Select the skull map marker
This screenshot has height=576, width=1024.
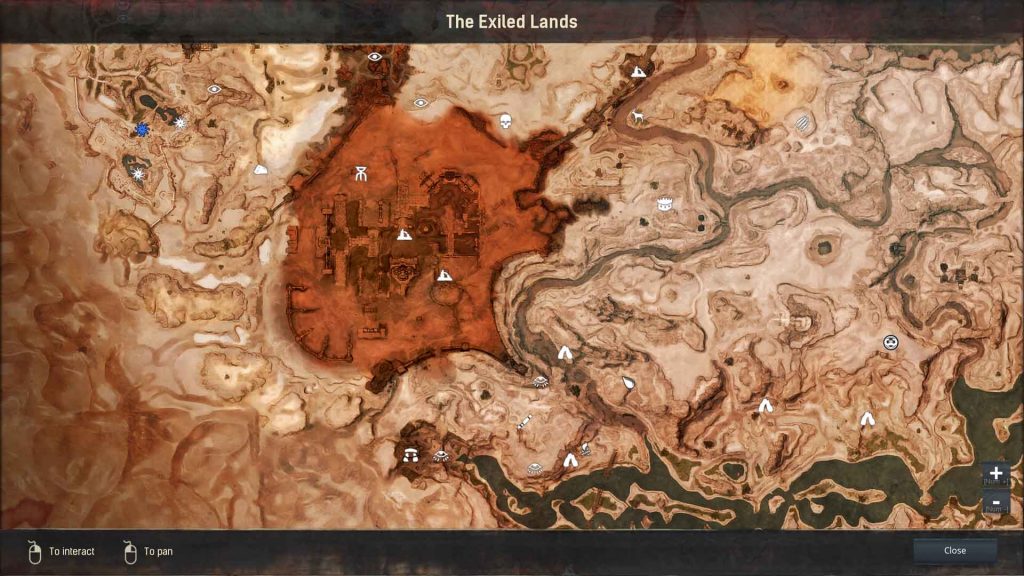(x=505, y=121)
